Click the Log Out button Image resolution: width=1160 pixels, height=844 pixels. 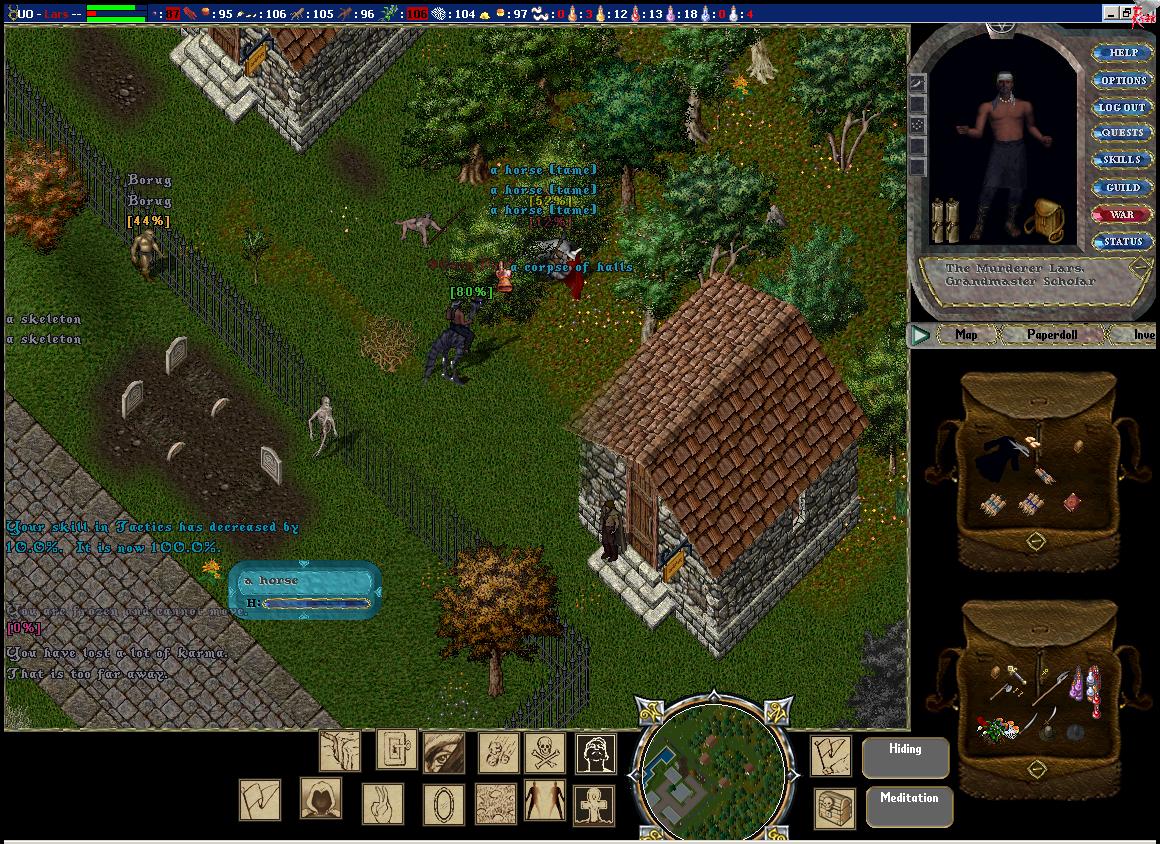pyautogui.click(x=1122, y=107)
